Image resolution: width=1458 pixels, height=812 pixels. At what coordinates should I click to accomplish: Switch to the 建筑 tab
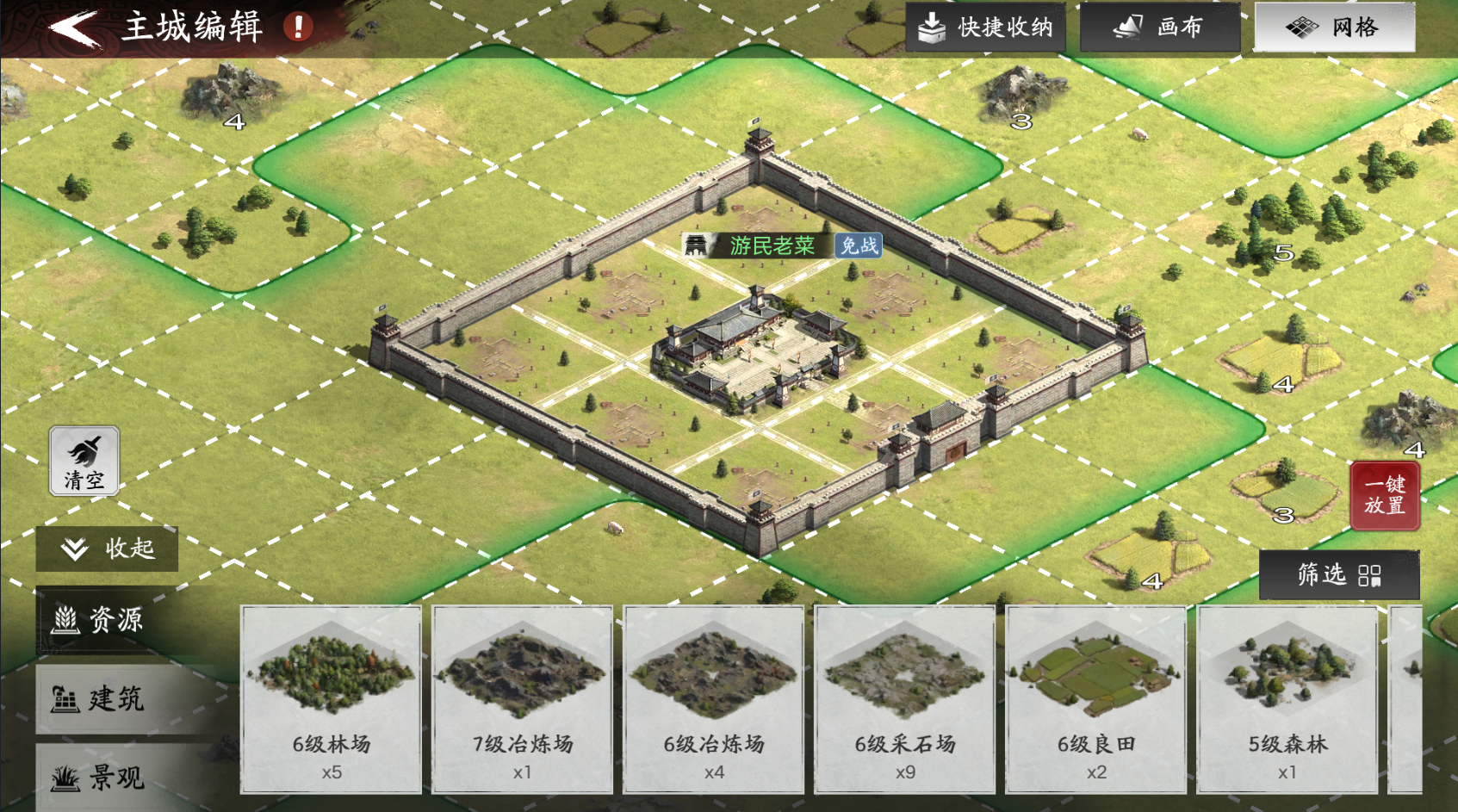pos(103,699)
